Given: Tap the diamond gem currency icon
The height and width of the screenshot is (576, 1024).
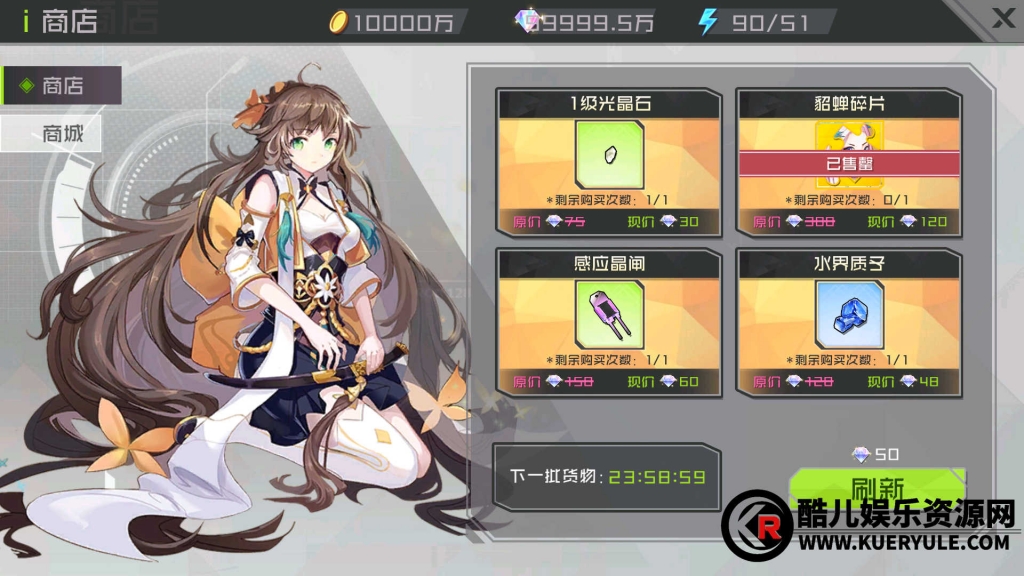Looking at the screenshot, I should point(525,21).
